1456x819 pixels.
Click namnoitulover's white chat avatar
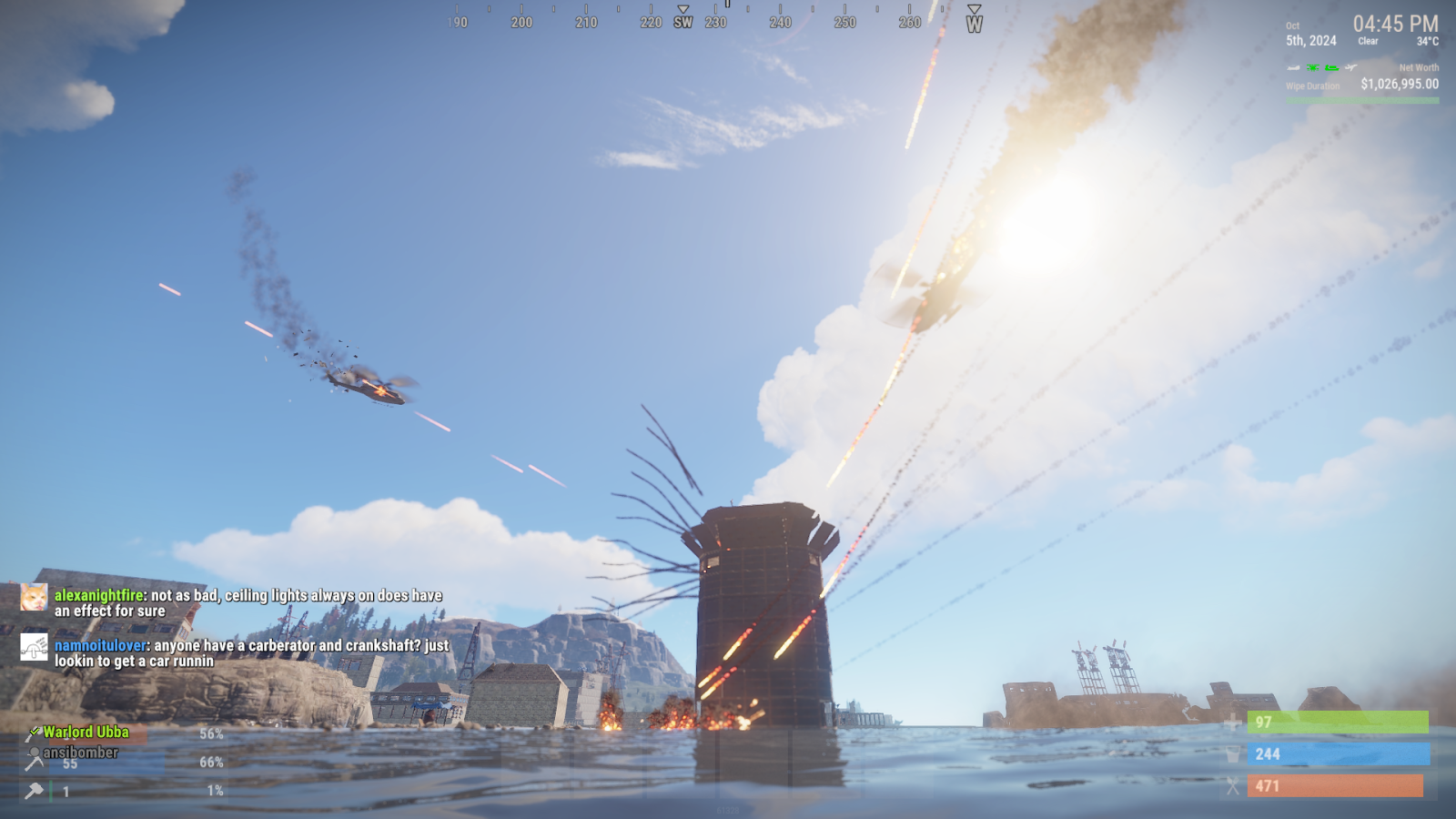click(x=34, y=647)
